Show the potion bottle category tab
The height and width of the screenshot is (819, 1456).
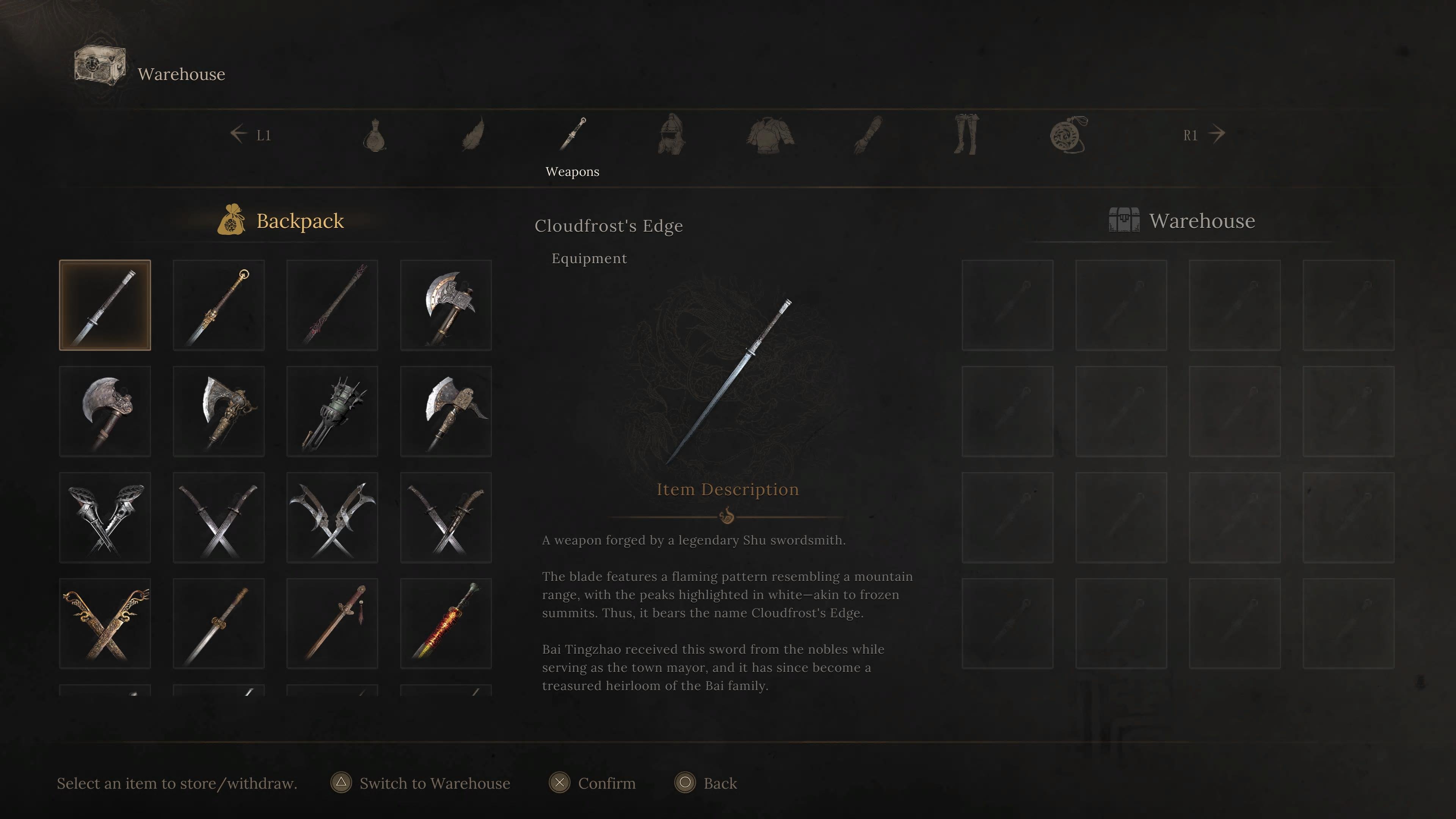tap(374, 135)
